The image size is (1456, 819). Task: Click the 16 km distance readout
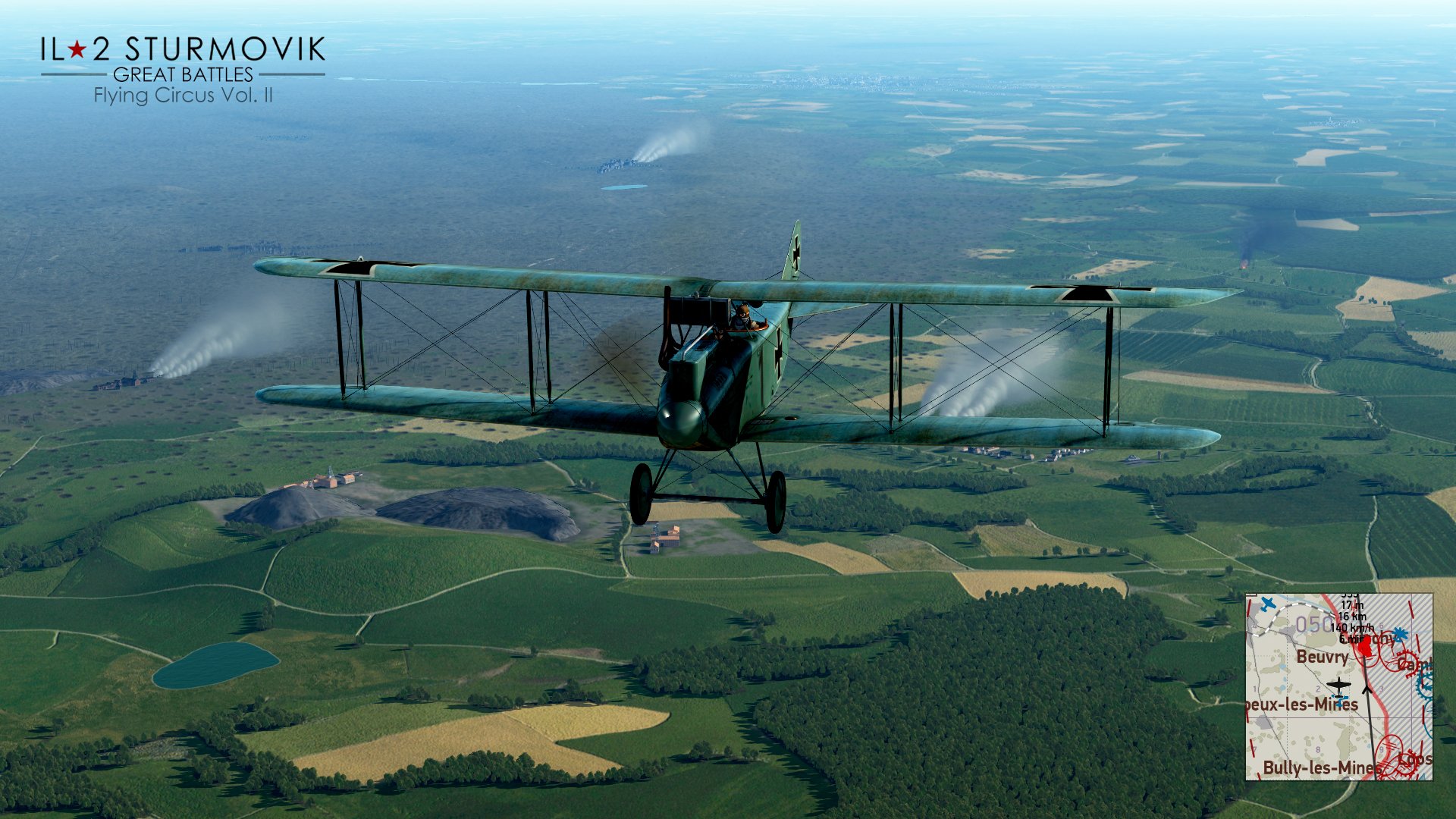[x=1352, y=617]
